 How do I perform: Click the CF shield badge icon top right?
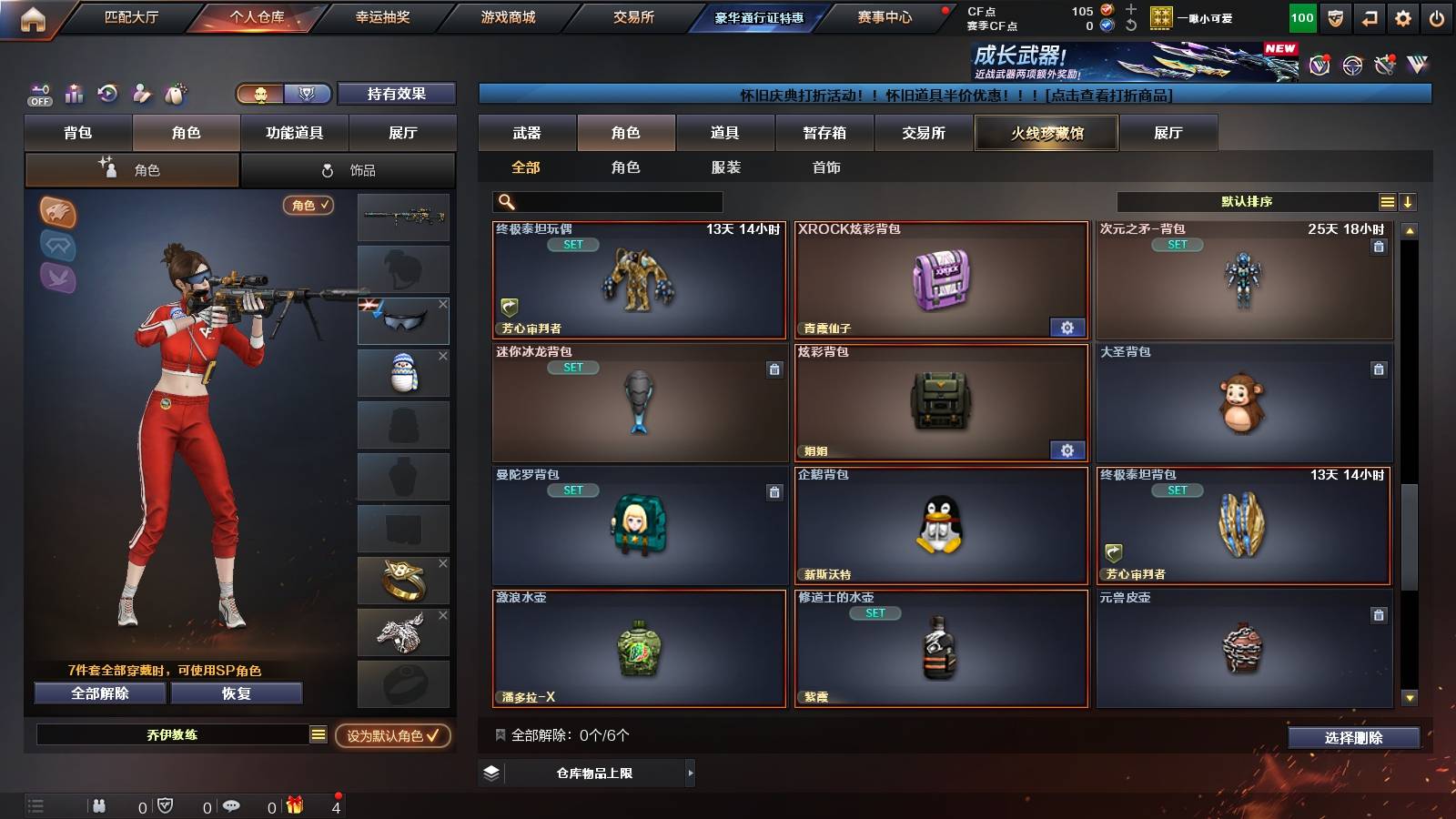(1335, 16)
